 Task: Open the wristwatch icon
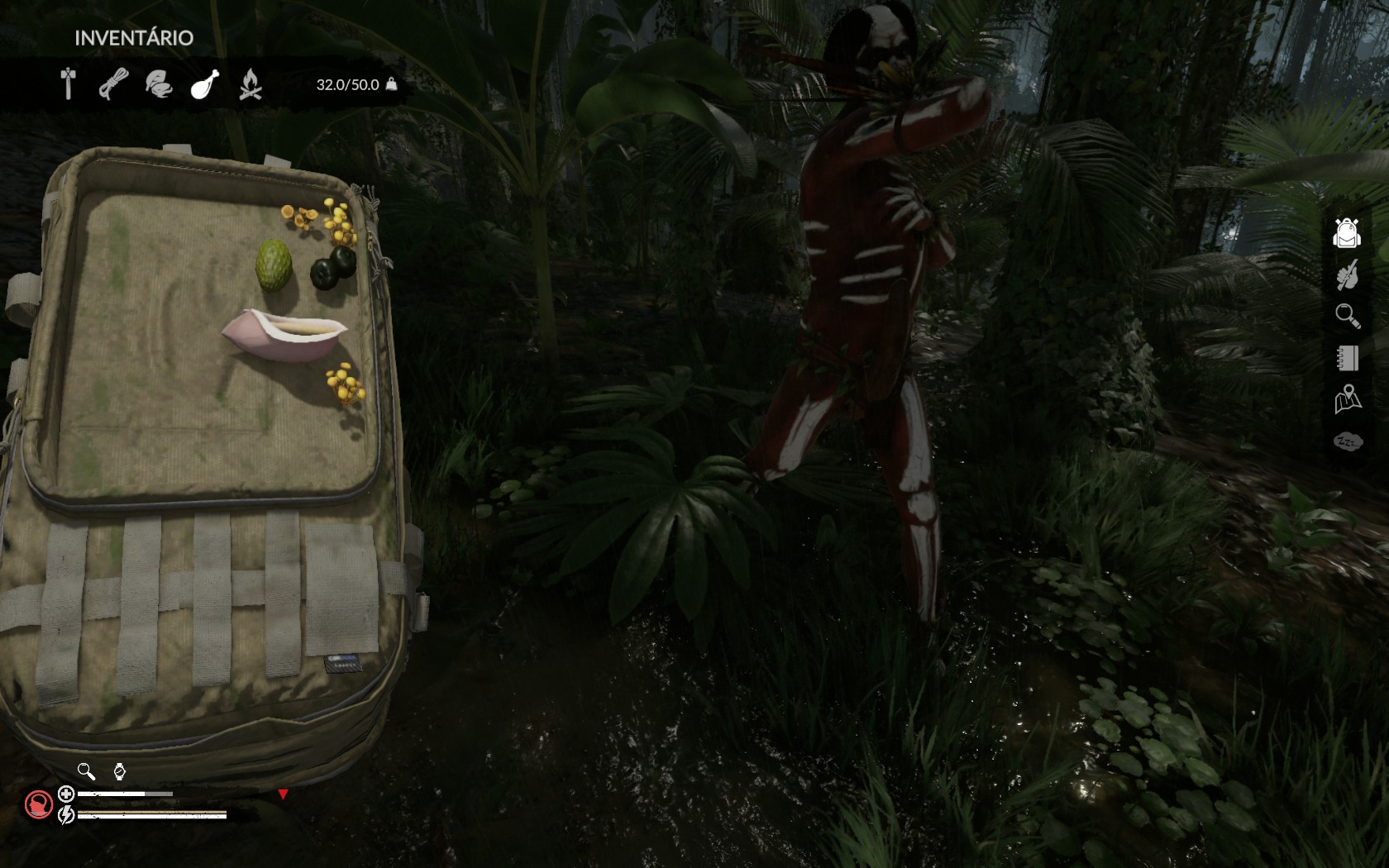(120, 771)
